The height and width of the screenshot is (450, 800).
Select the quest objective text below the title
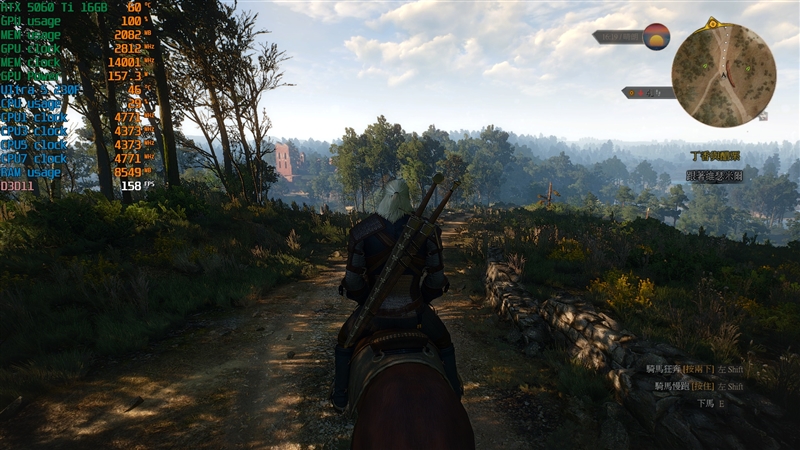point(714,176)
